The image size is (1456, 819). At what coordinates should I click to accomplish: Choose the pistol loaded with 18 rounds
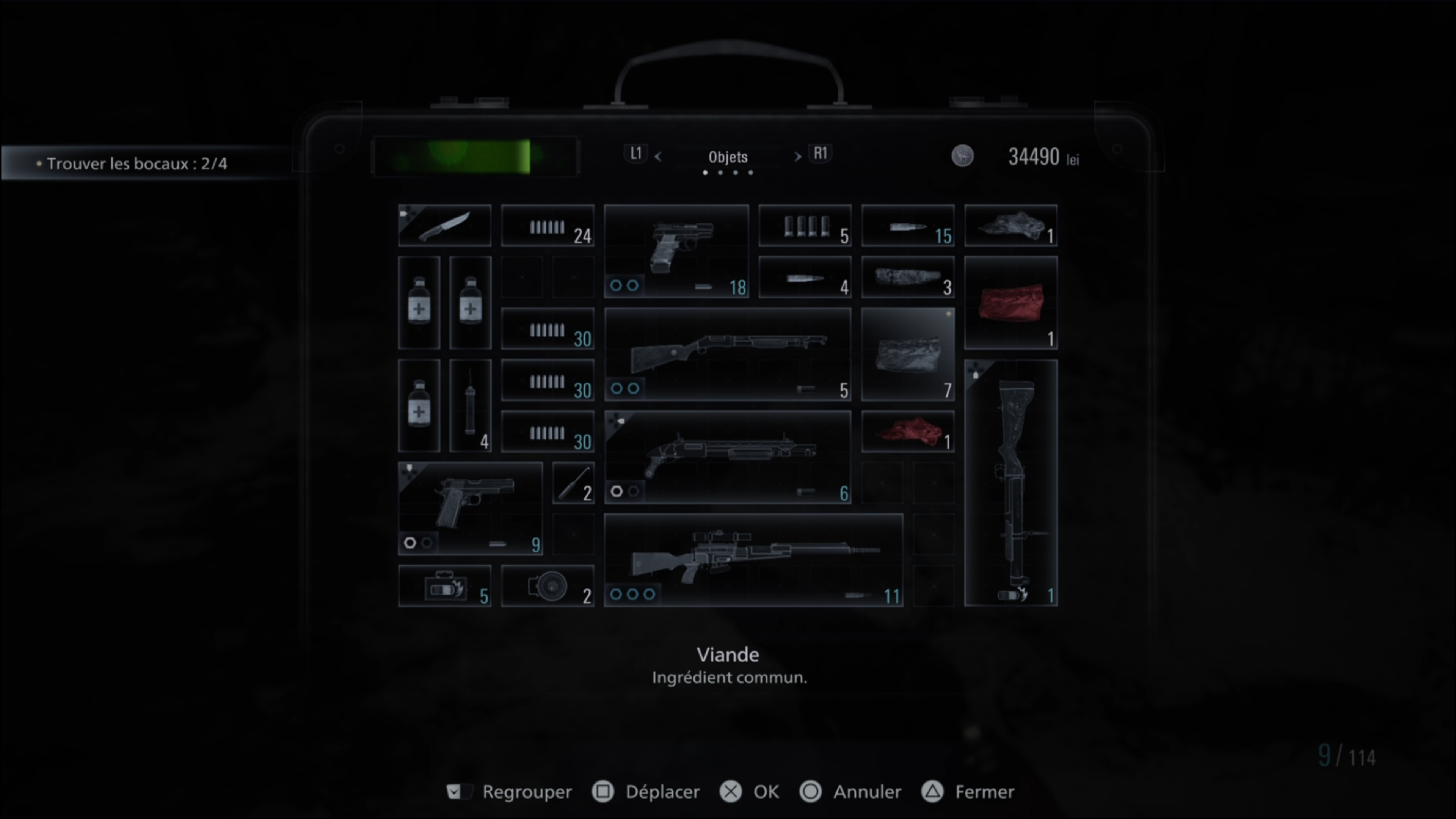click(x=676, y=251)
